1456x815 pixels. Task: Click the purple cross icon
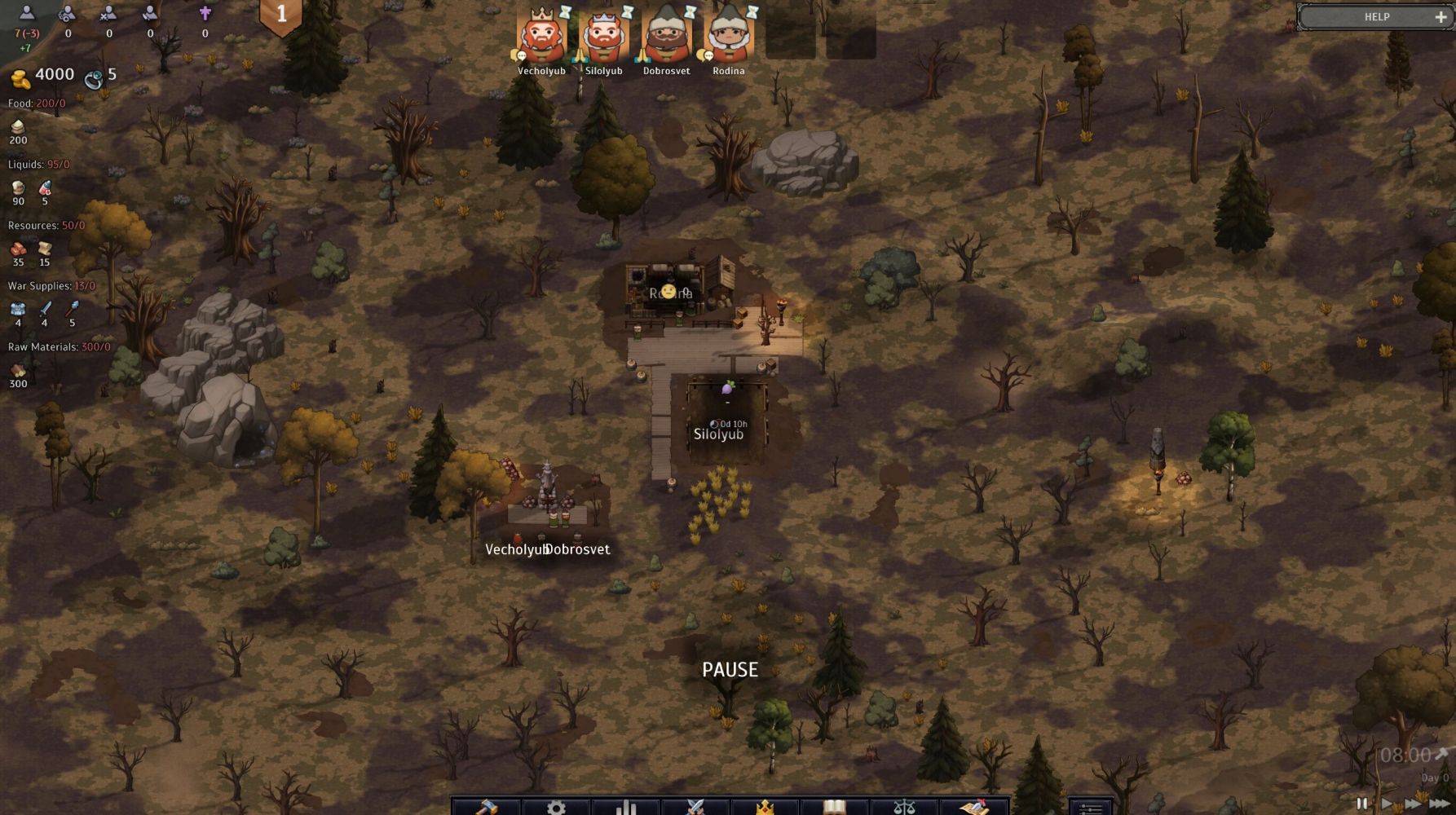point(205,13)
